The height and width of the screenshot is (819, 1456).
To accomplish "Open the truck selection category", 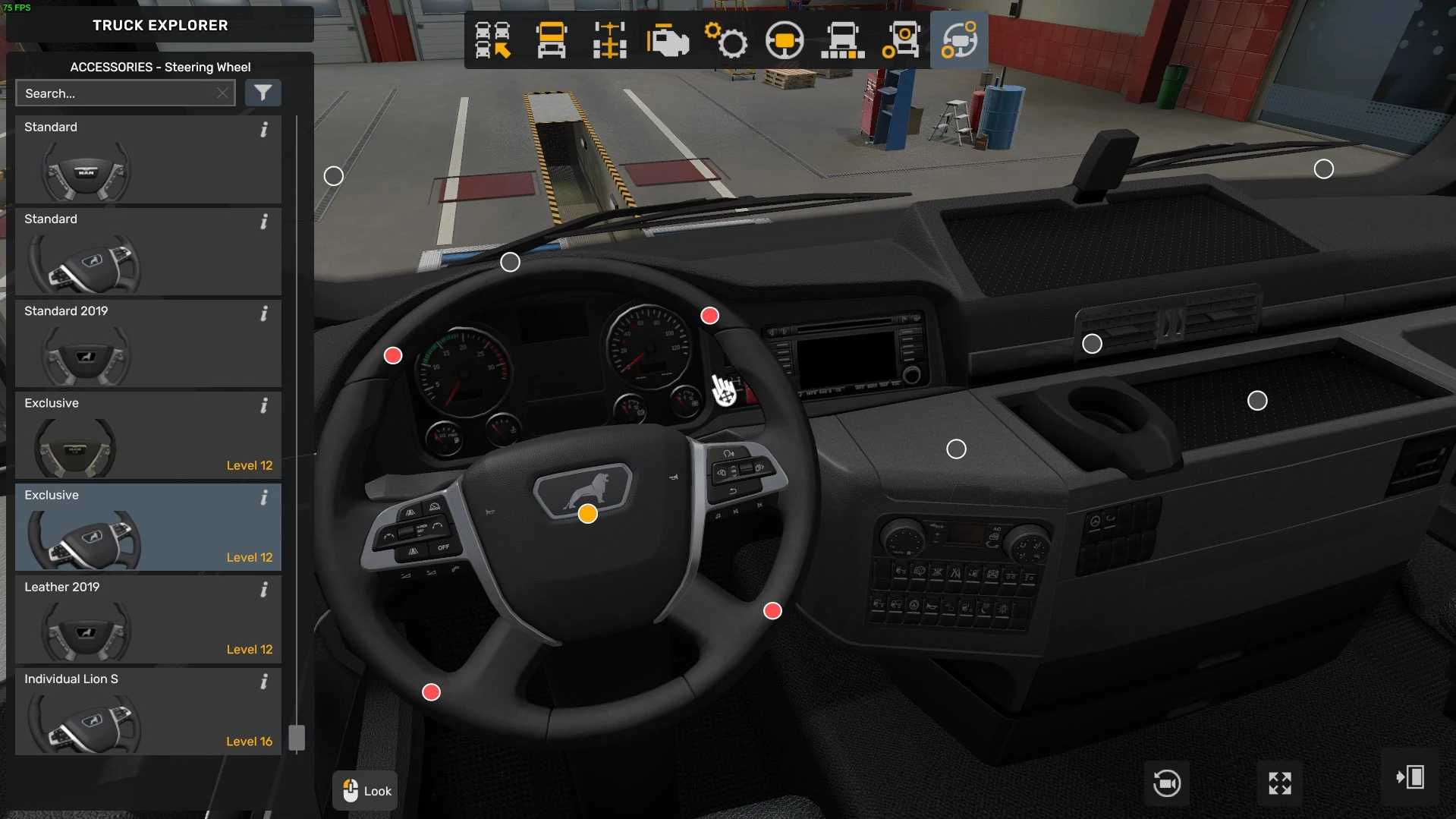I will pos(492,40).
